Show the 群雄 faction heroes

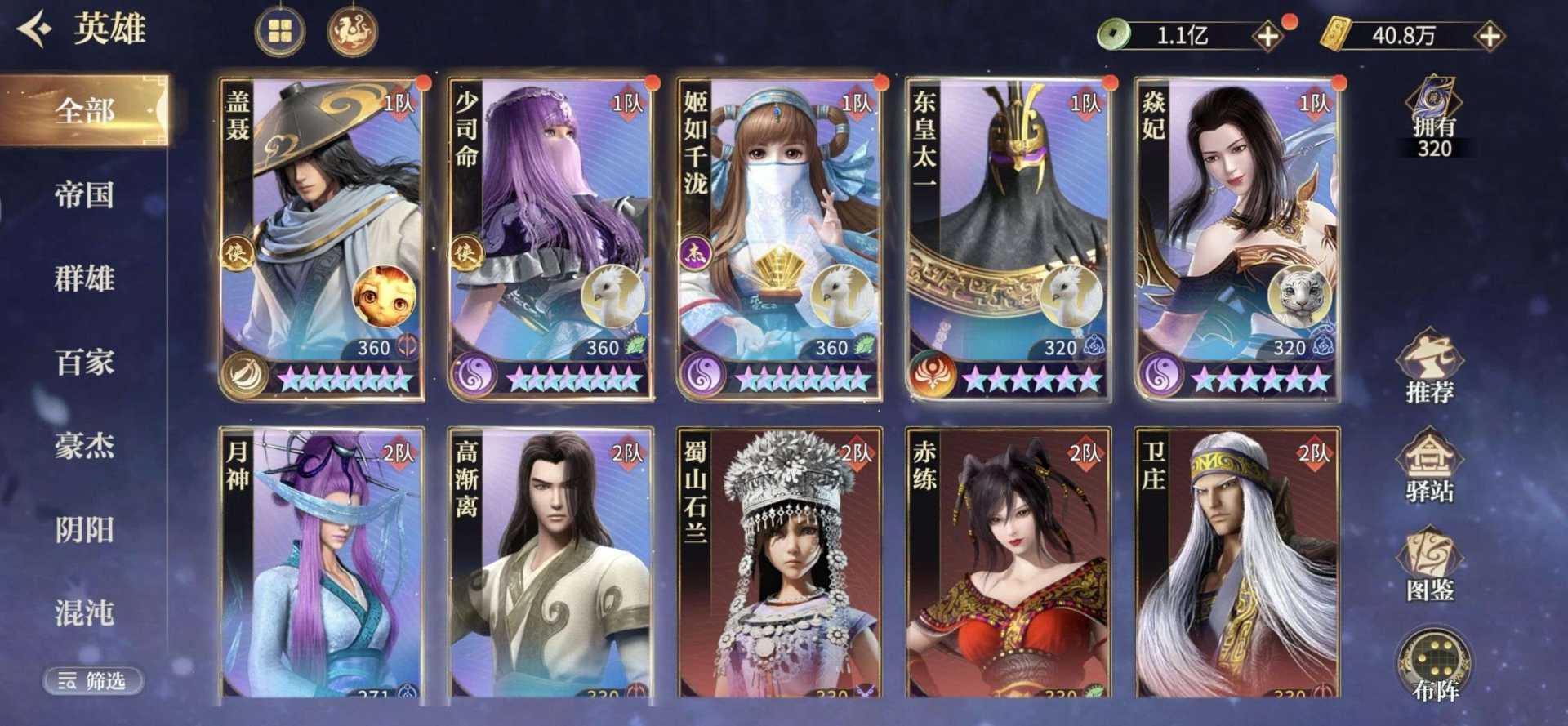pyautogui.click(x=84, y=278)
